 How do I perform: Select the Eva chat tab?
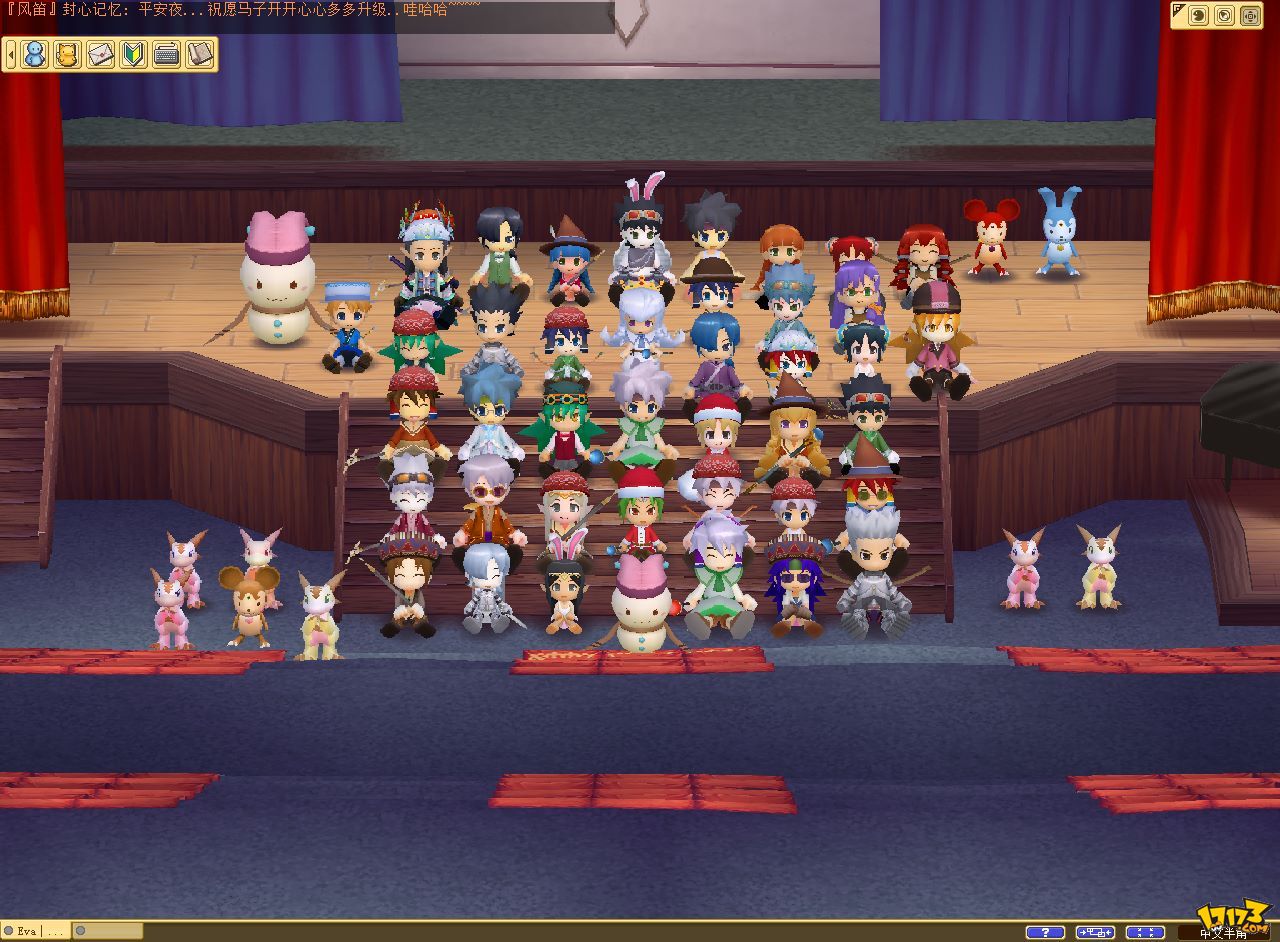point(26,931)
